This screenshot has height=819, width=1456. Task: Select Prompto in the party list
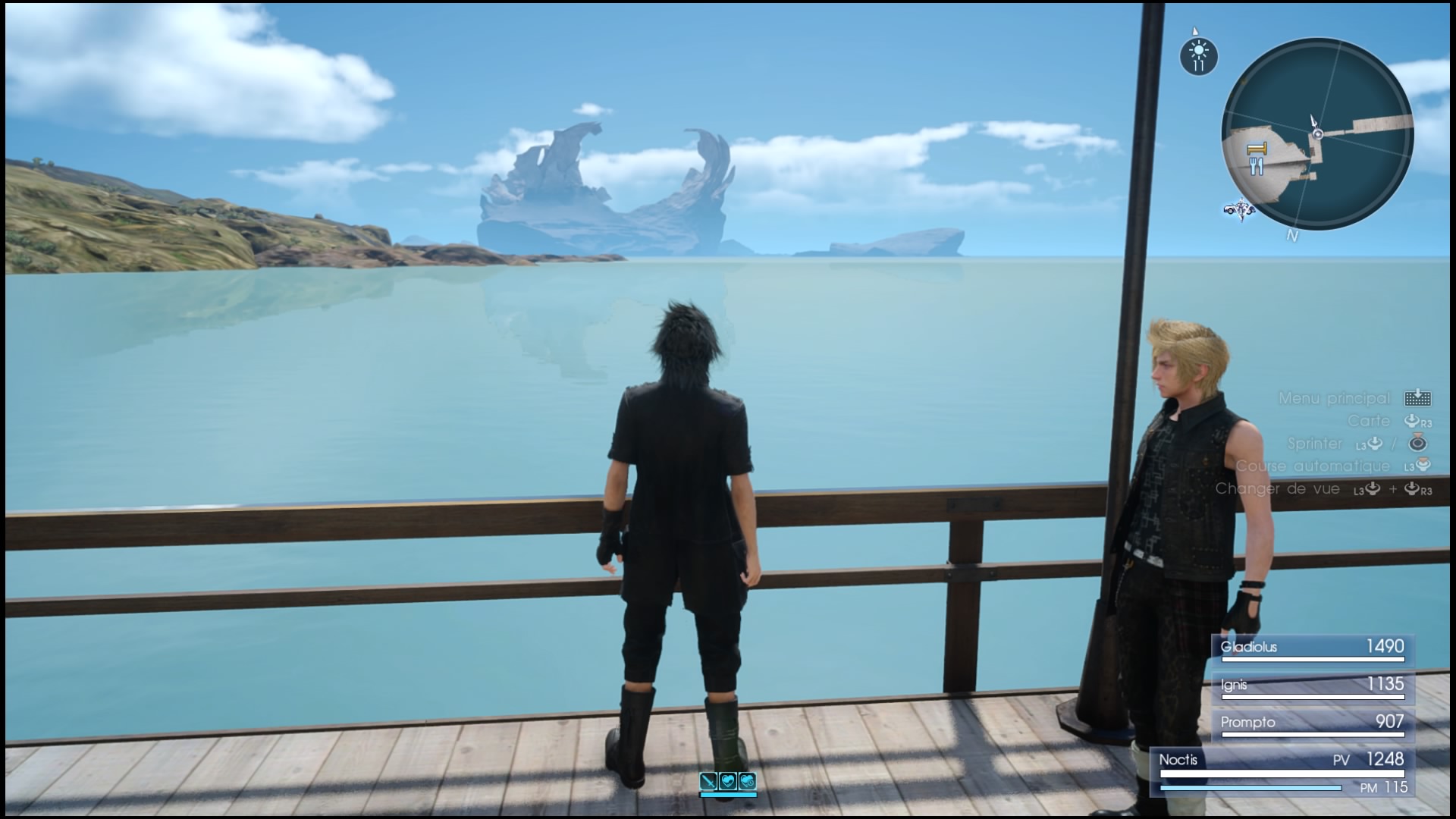(x=1312, y=723)
